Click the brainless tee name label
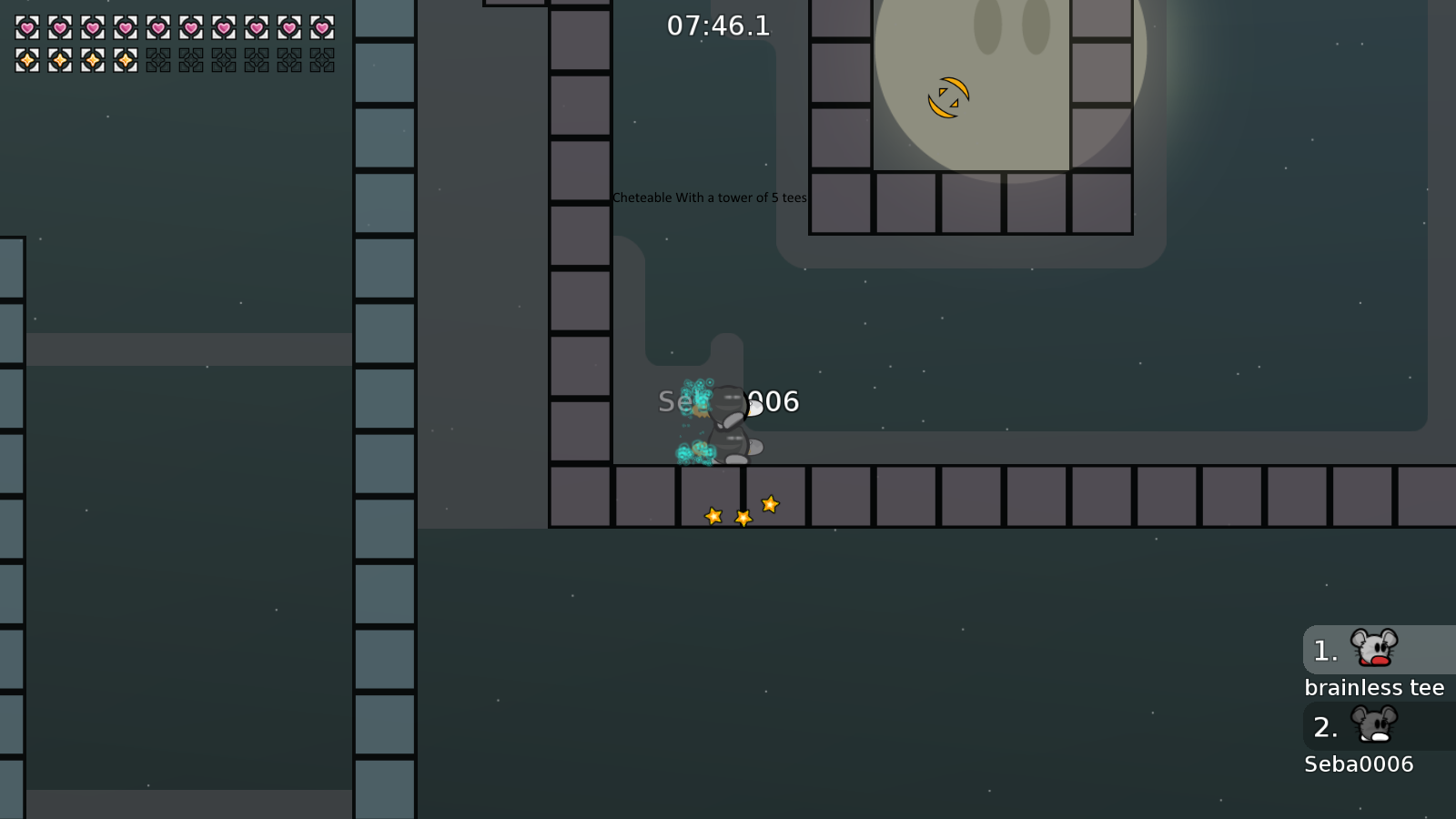The width and height of the screenshot is (1456, 819). pos(1375,687)
